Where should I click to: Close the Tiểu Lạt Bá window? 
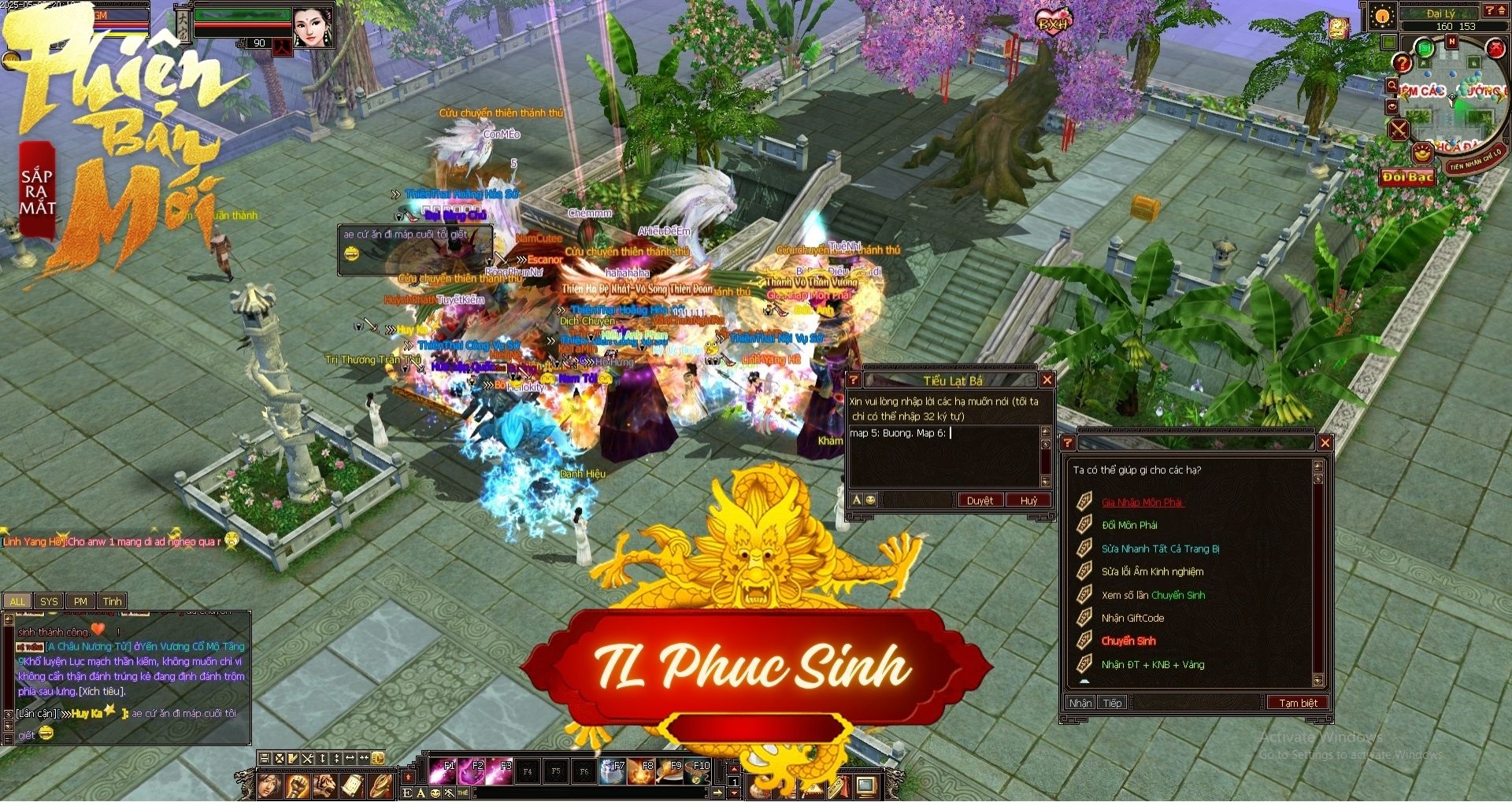tap(1047, 380)
